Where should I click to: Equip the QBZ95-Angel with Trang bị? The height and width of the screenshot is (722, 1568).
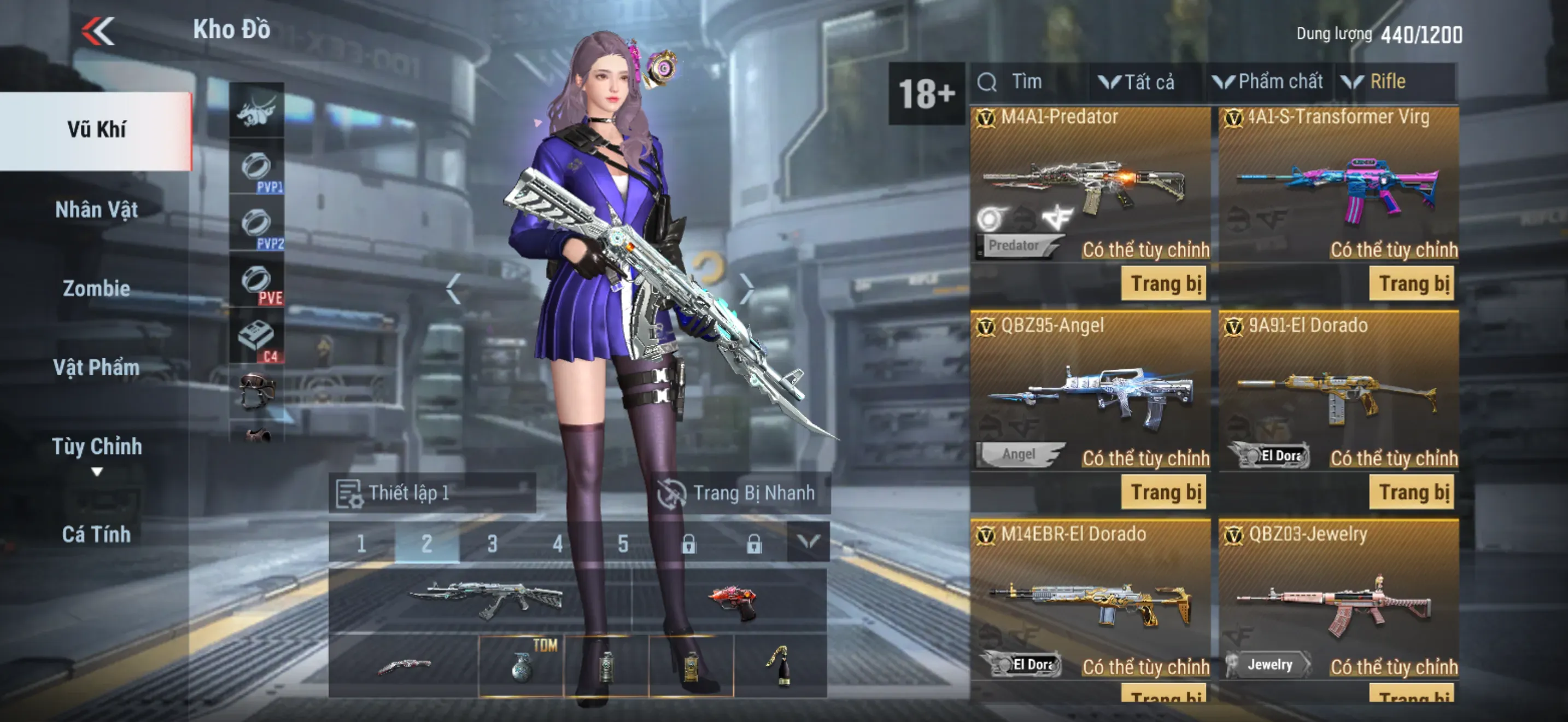pyautogui.click(x=1165, y=492)
